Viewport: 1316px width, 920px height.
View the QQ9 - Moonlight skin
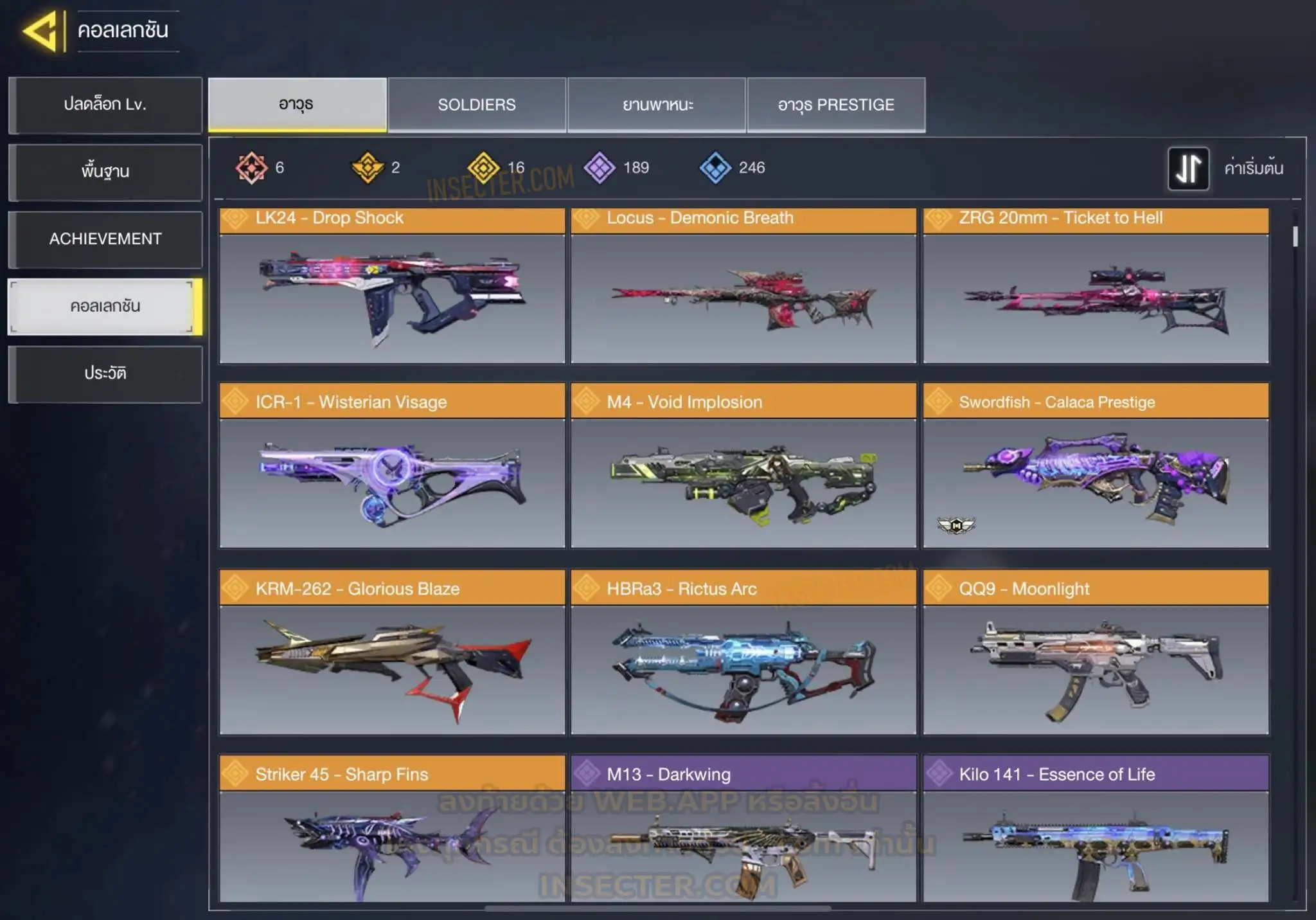tap(1096, 653)
